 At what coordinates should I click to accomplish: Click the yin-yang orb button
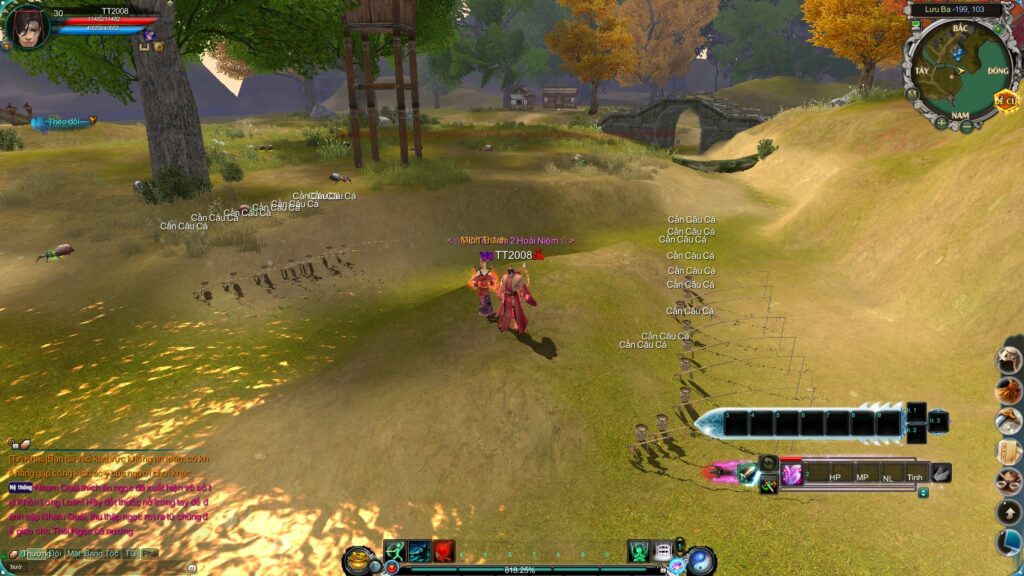(x=701, y=561)
